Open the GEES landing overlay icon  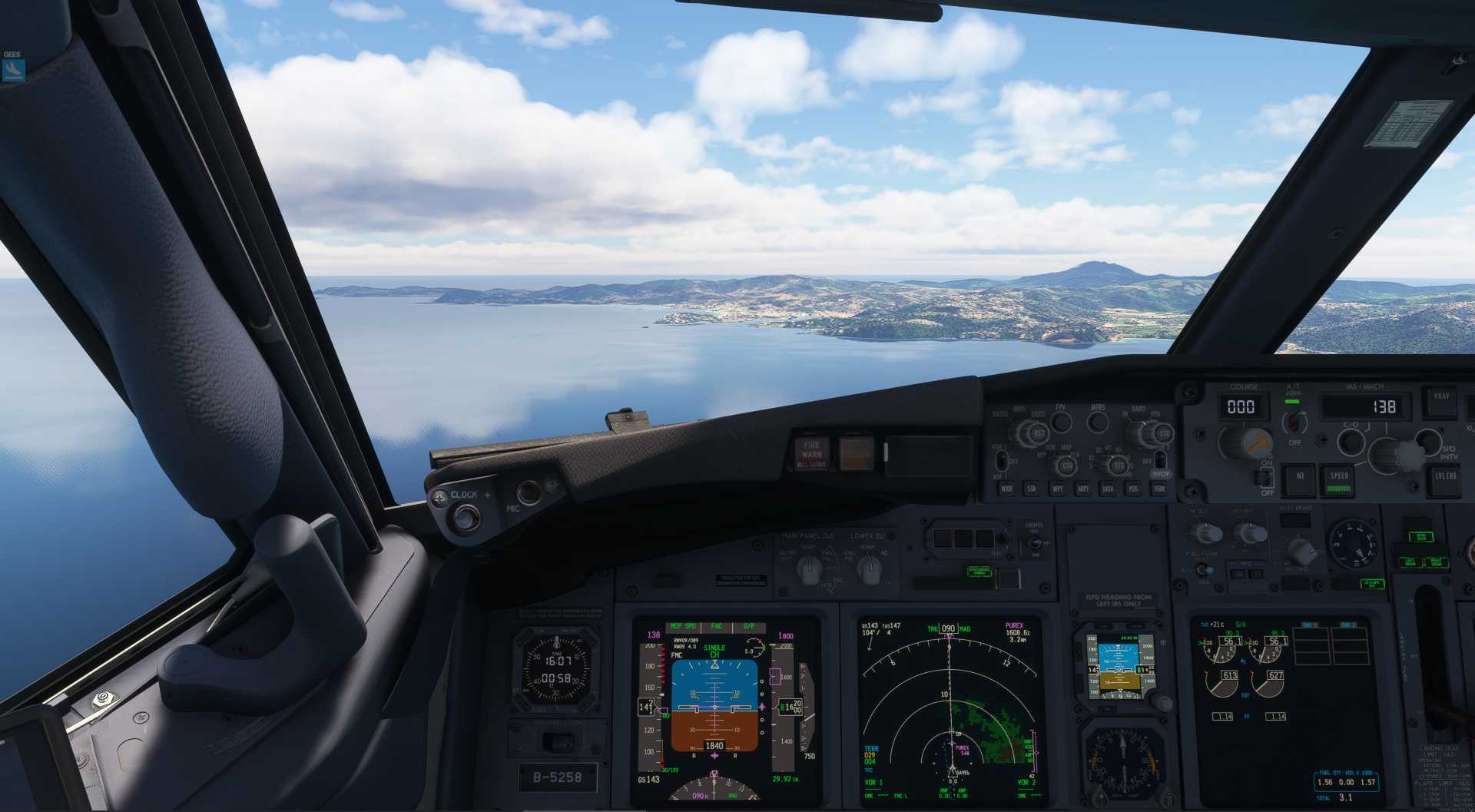(13, 70)
